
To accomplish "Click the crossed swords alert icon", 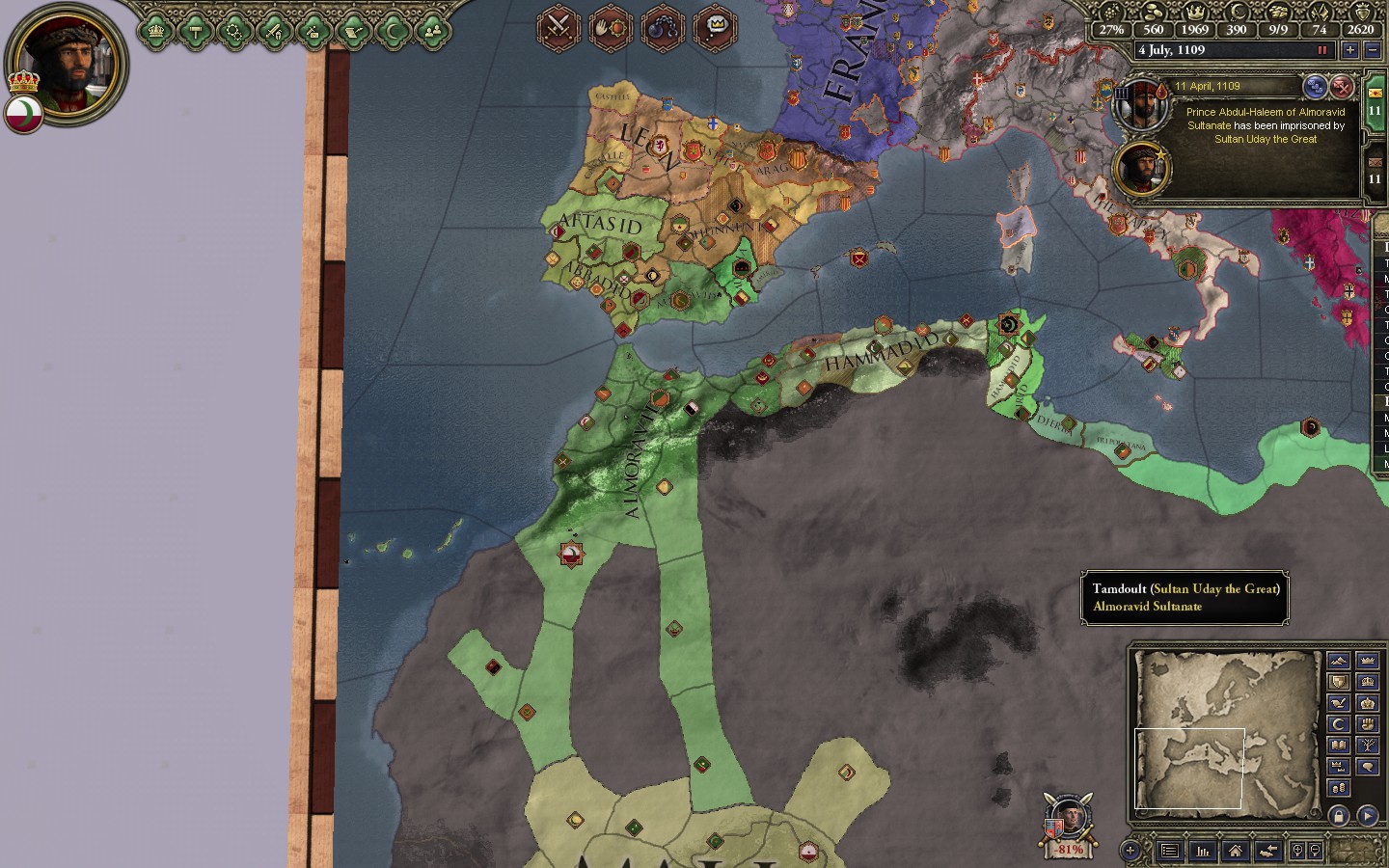I will click(558, 26).
